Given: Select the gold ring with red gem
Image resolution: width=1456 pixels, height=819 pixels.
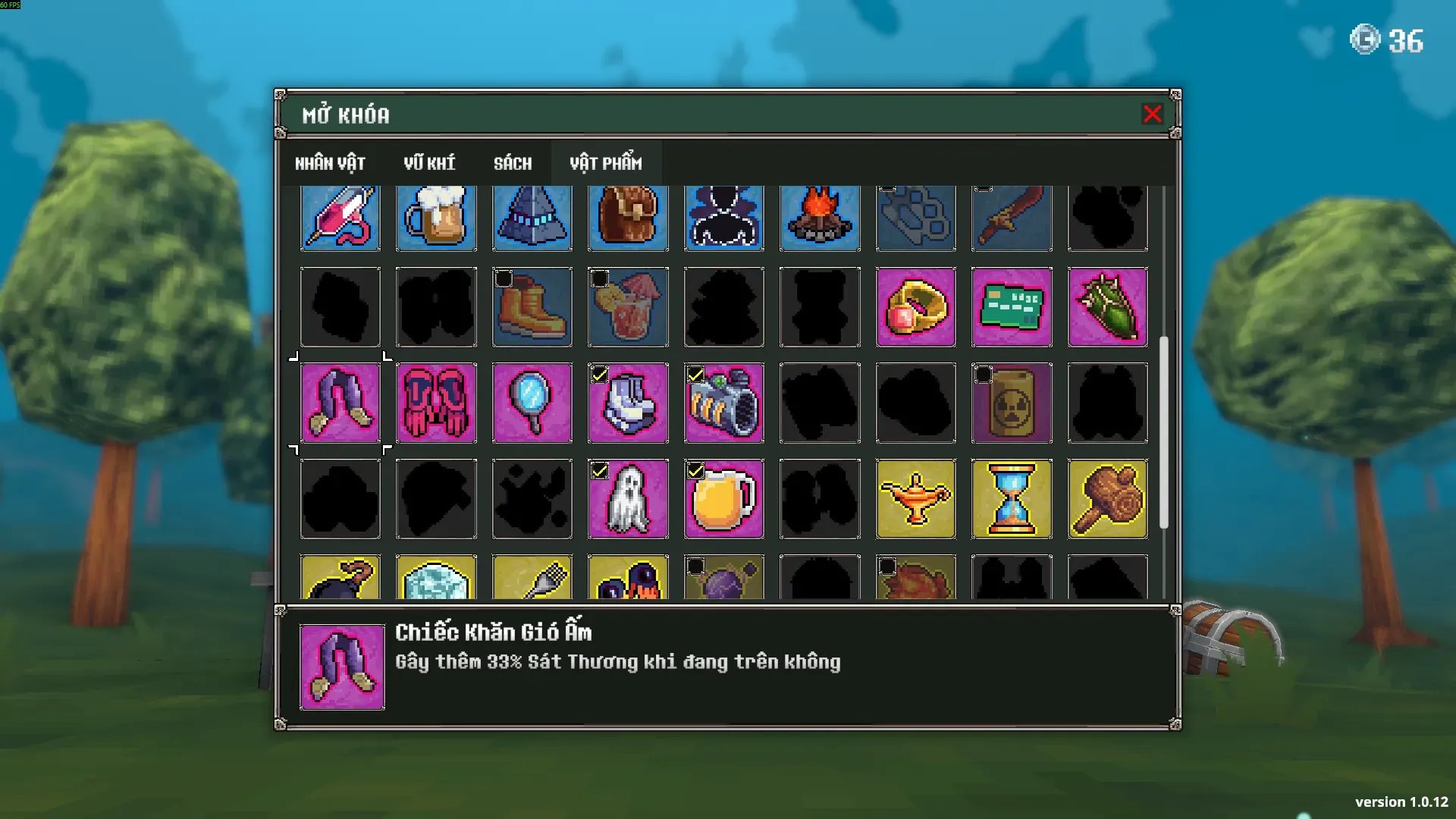Looking at the screenshot, I should [915, 307].
